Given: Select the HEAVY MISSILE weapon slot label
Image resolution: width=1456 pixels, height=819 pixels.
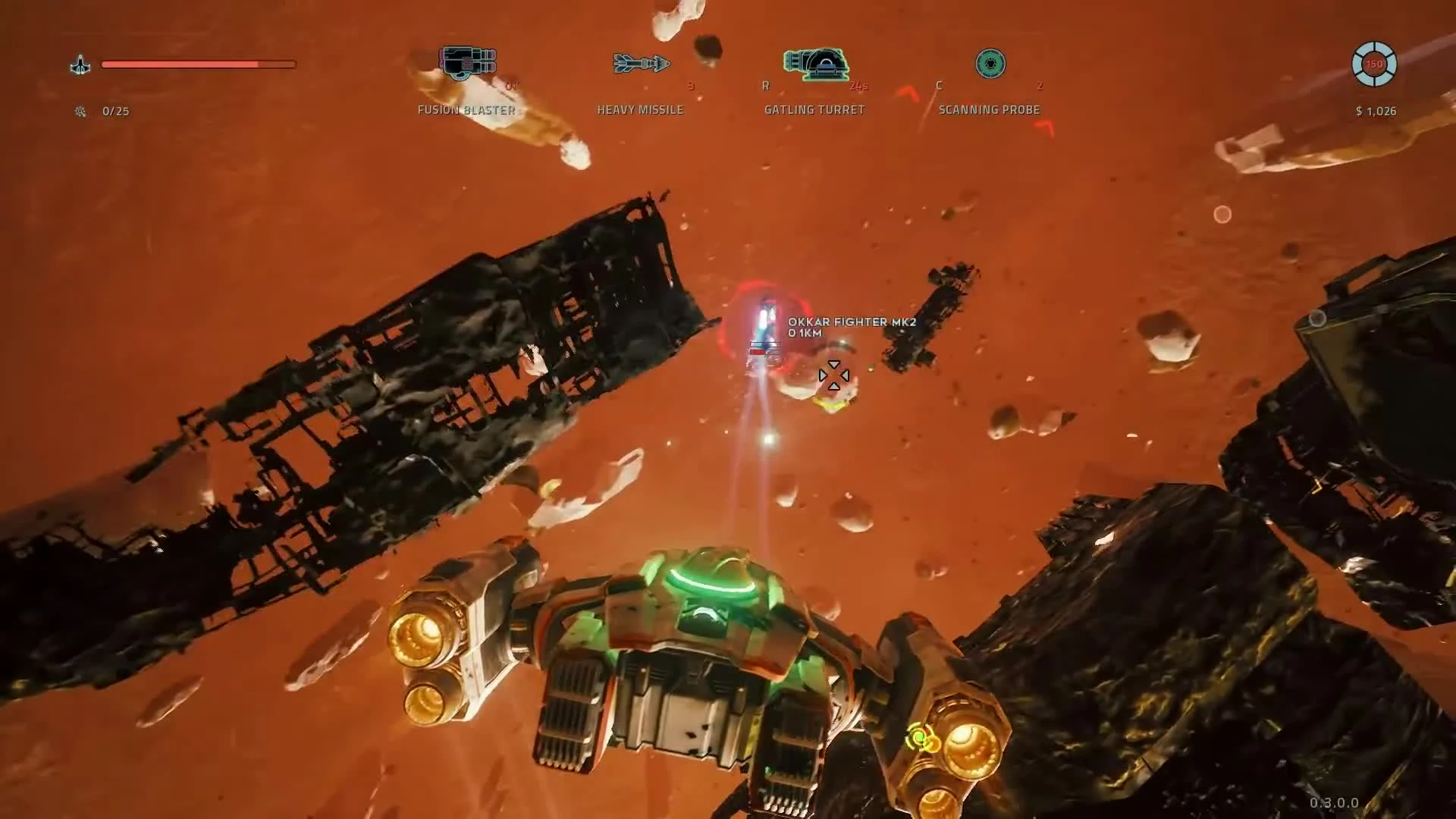Looking at the screenshot, I should click(x=639, y=109).
